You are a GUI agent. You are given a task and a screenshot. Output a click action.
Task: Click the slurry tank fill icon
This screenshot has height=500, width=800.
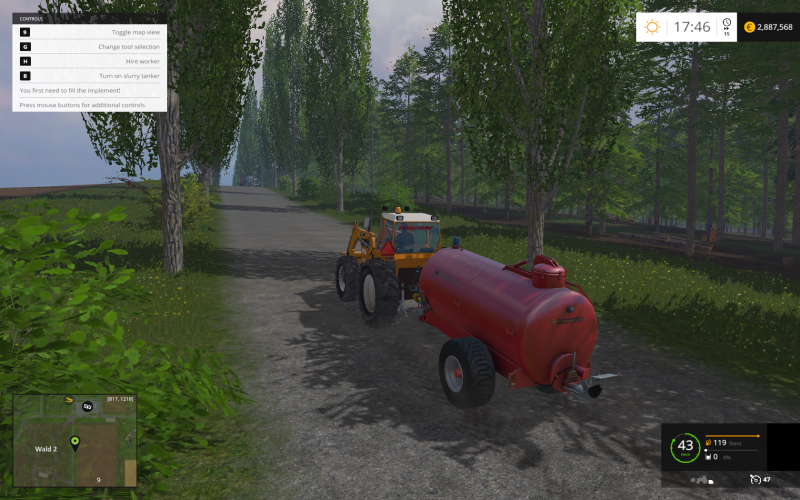pyautogui.click(x=707, y=456)
